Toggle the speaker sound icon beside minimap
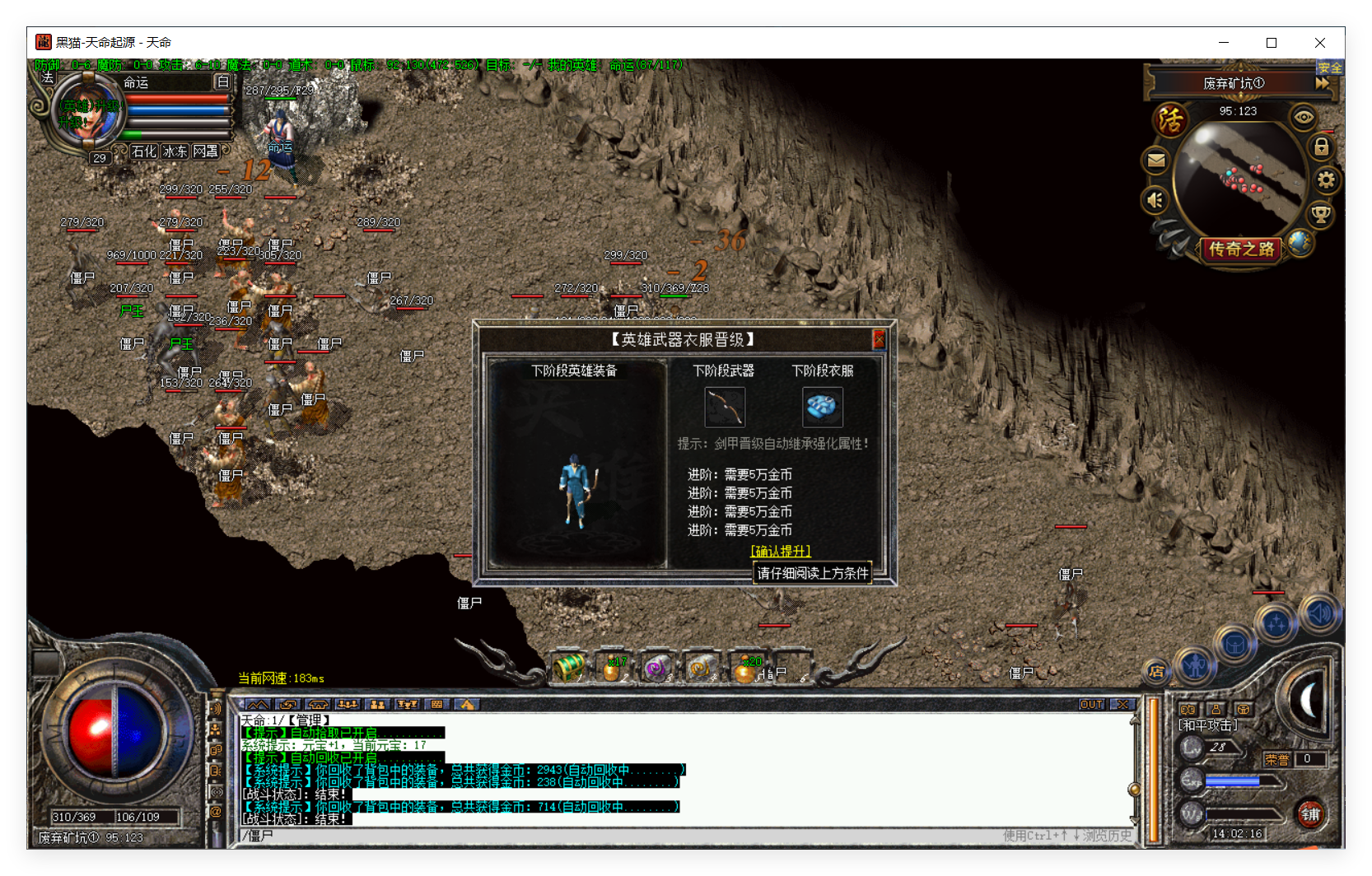Screen dimensions: 1372x876 coord(1155,199)
